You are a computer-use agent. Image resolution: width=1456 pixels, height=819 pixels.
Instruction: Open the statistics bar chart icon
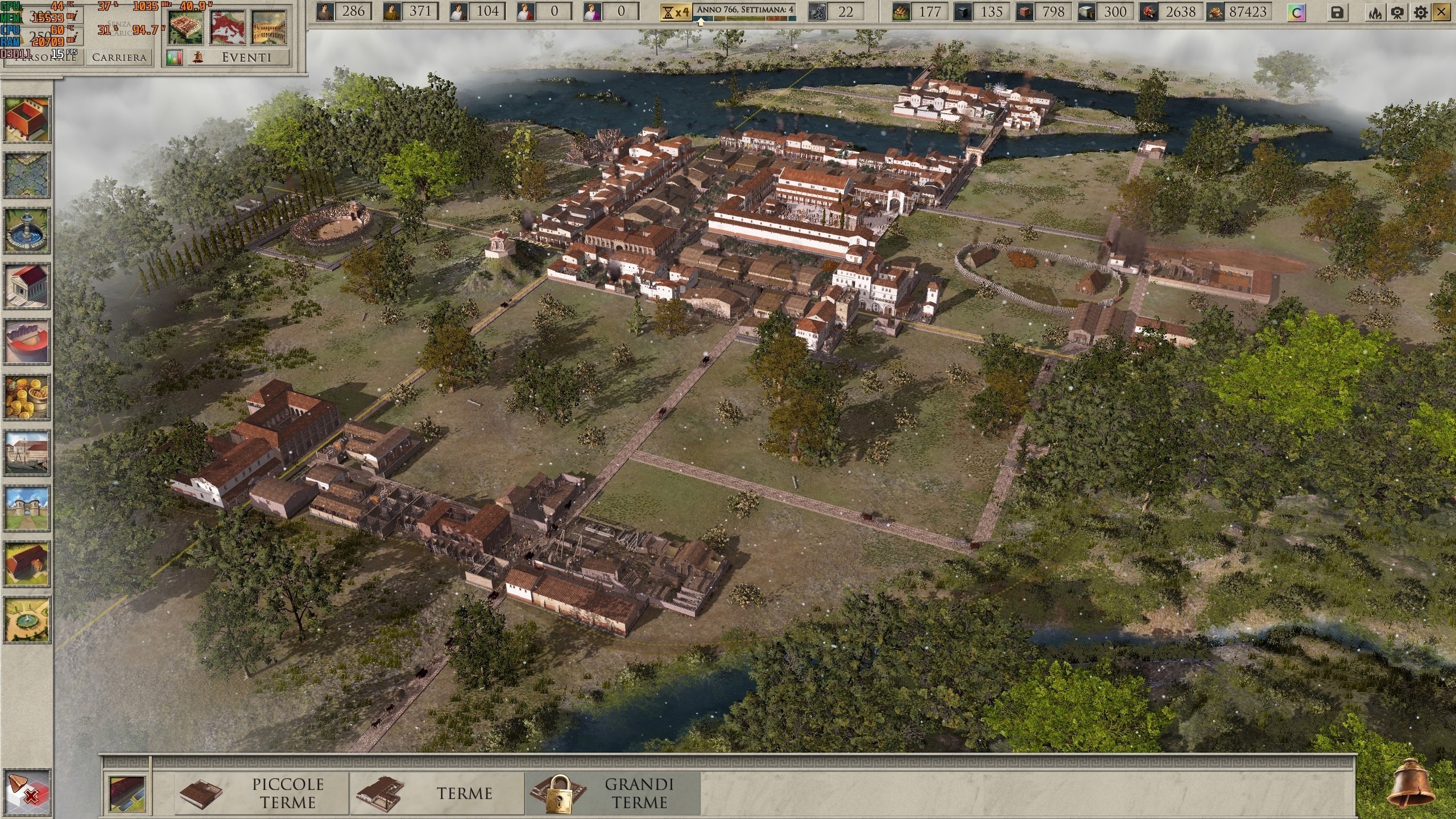[174, 57]
